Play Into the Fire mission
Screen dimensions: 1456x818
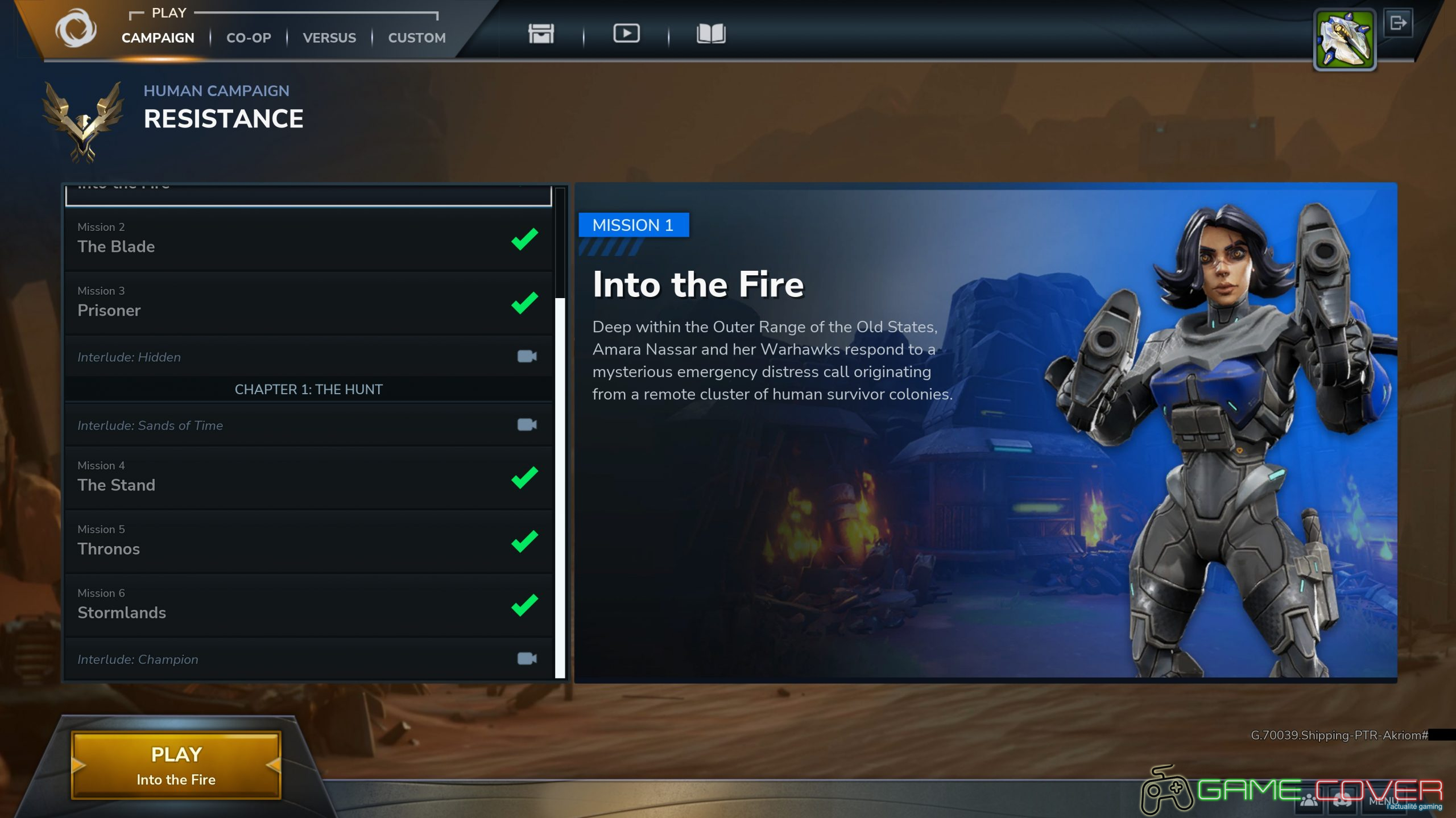click(x=176, y=765)
